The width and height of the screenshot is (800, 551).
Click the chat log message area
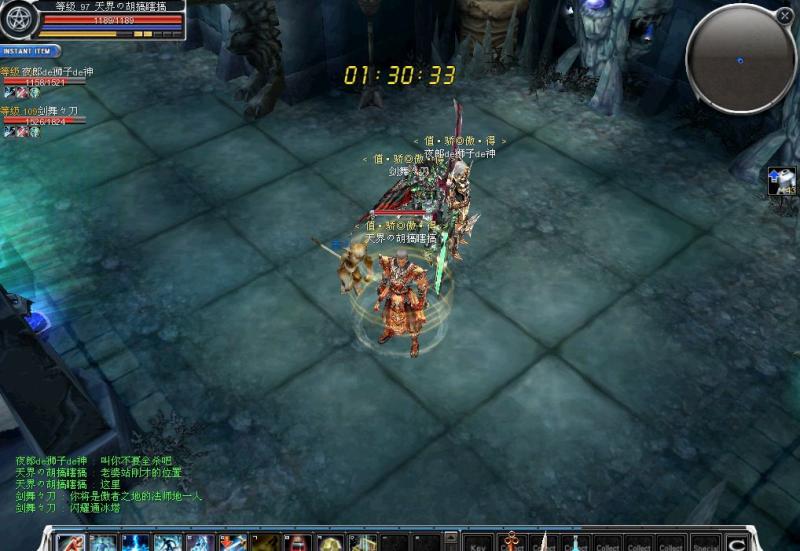(x=110, y=484)
